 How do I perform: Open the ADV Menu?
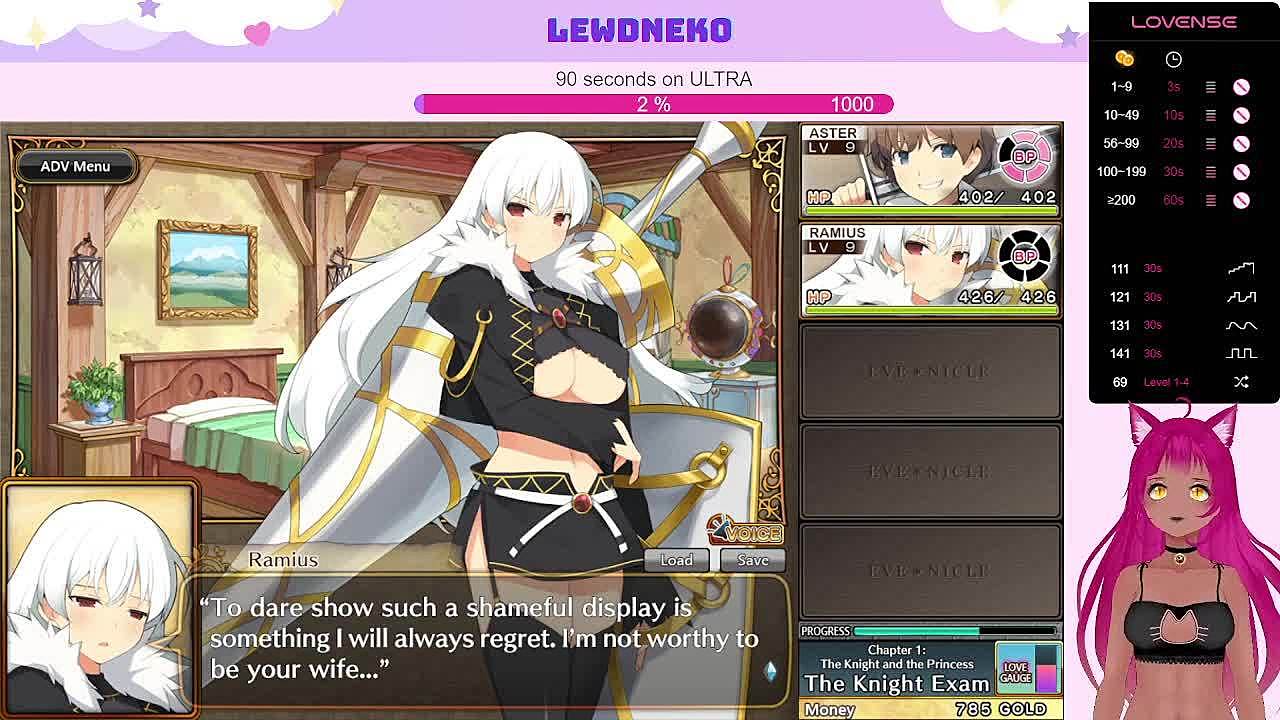point(75,166)
